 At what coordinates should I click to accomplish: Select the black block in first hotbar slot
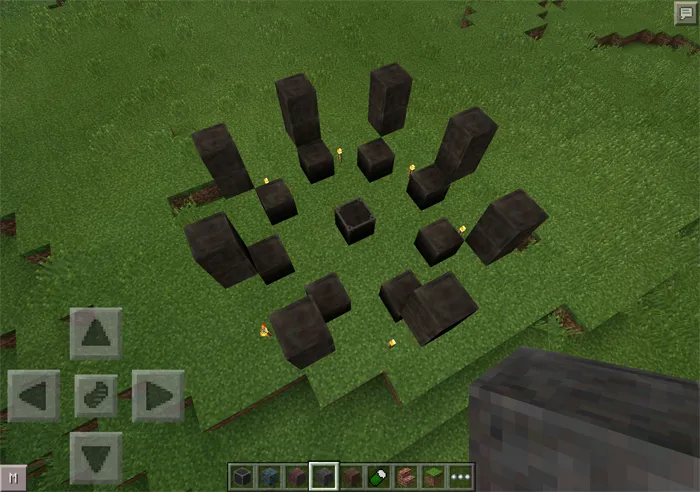[242, 477]
